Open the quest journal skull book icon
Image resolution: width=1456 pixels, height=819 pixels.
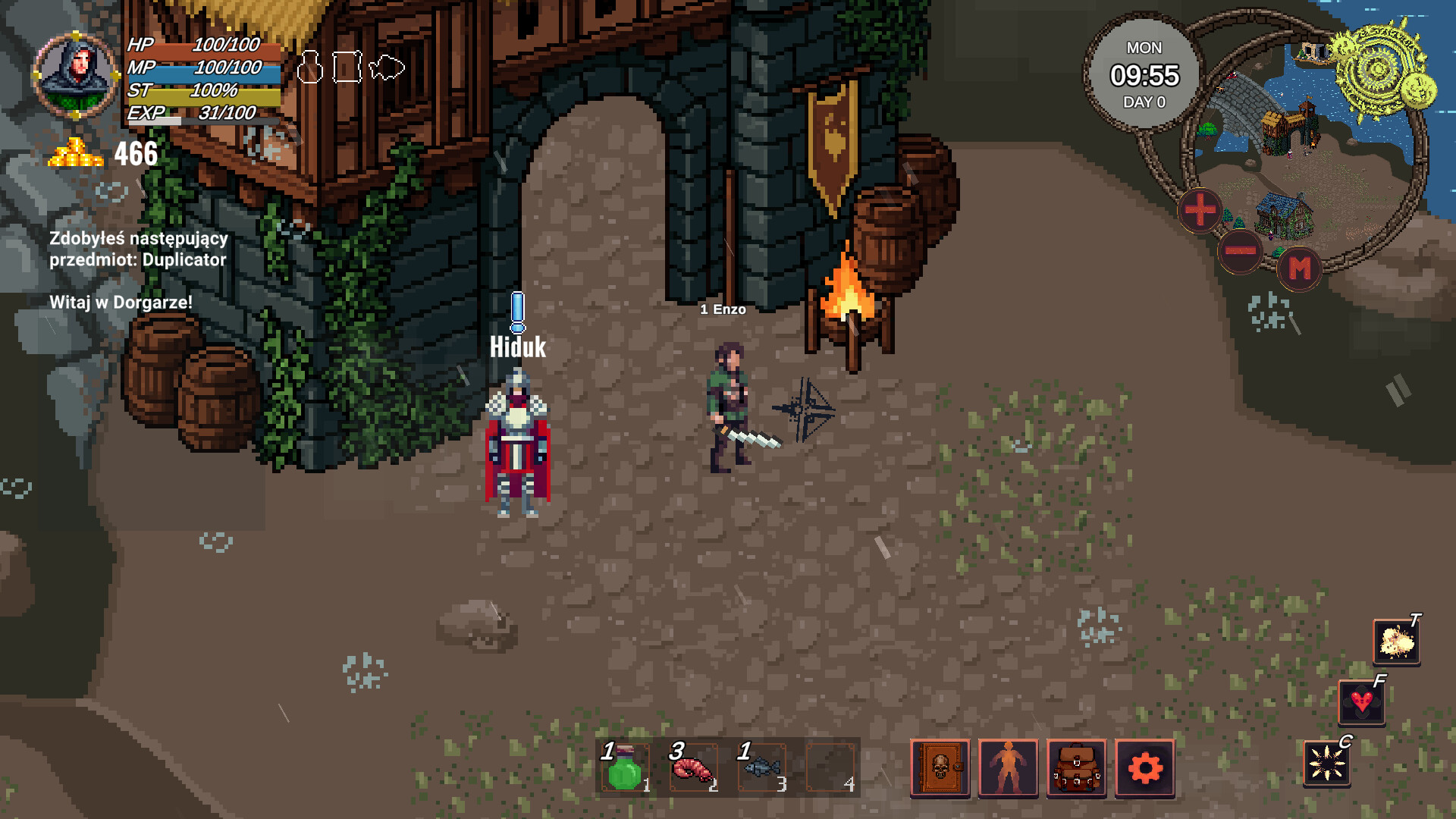940,768
